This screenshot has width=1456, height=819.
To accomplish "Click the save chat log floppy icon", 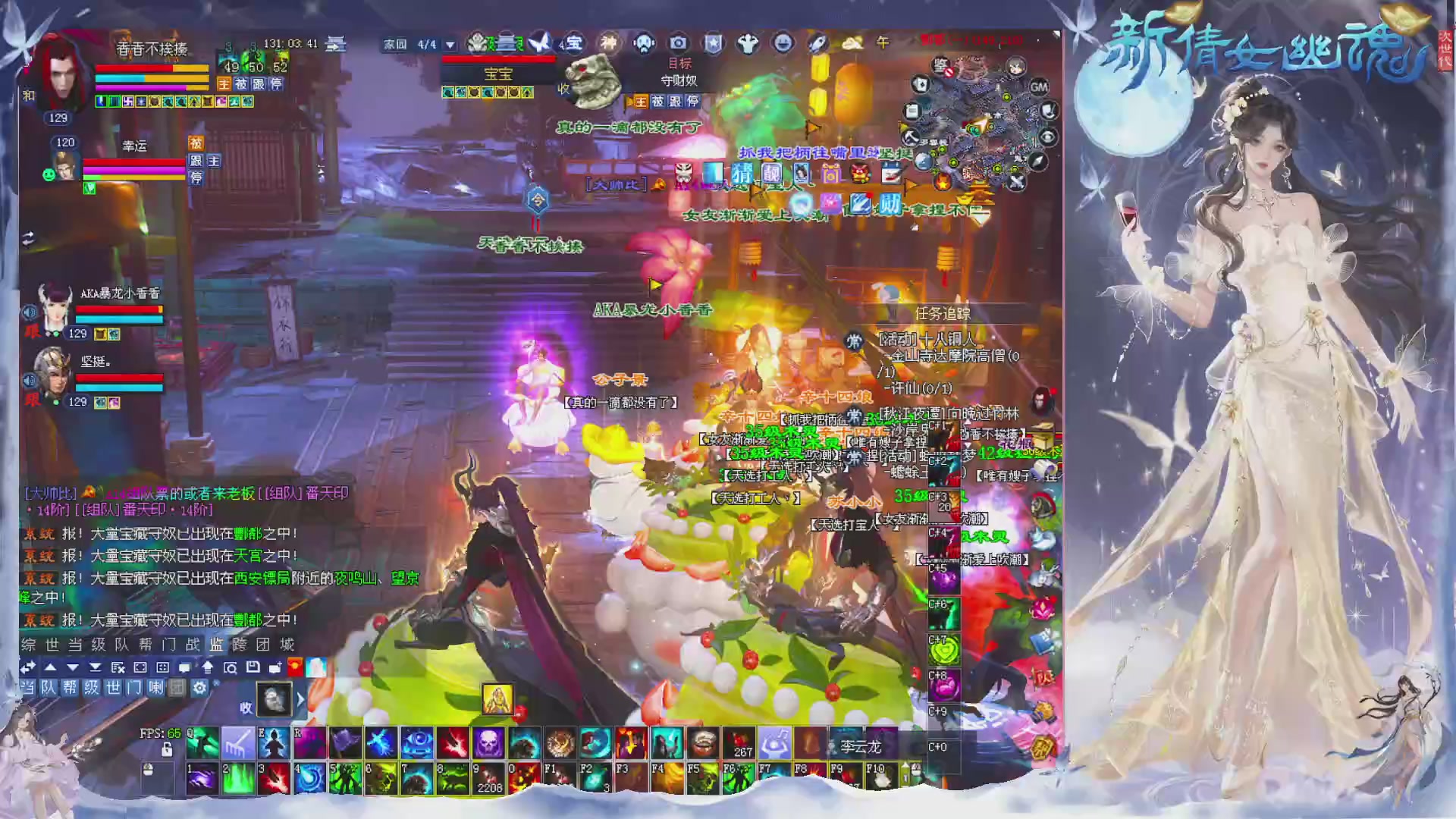I will [x=253, y=667].
